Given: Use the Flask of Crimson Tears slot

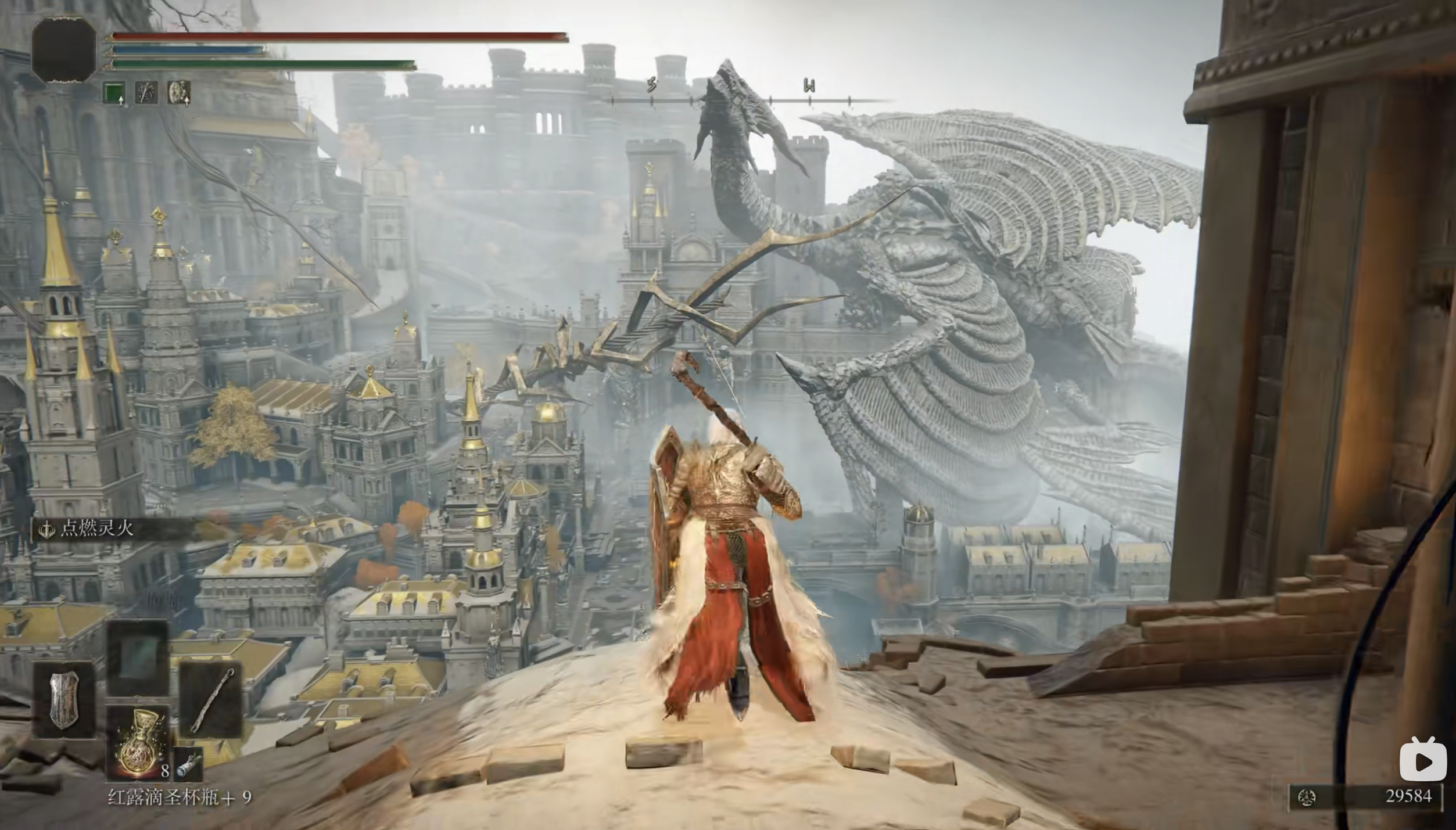Looking at the screenshot, I should click(138, 743).
